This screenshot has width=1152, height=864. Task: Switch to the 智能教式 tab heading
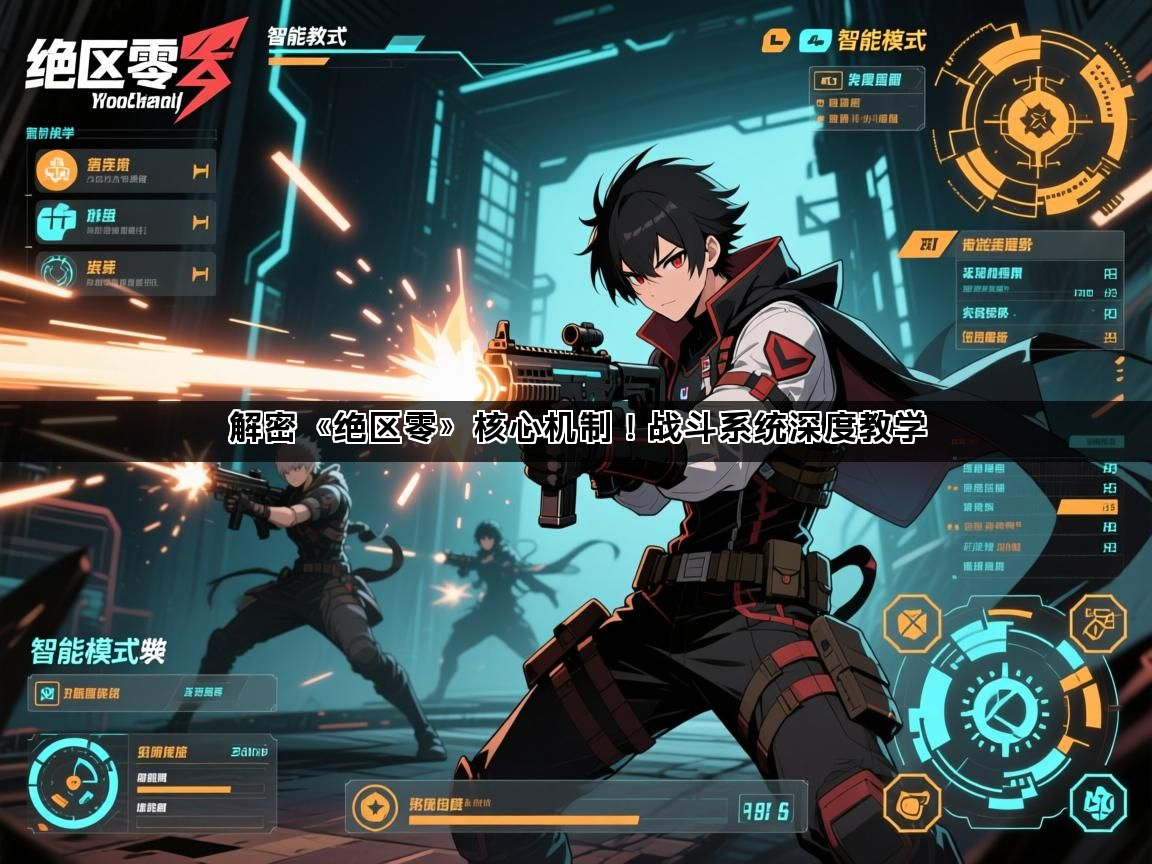tap(306, 38)
